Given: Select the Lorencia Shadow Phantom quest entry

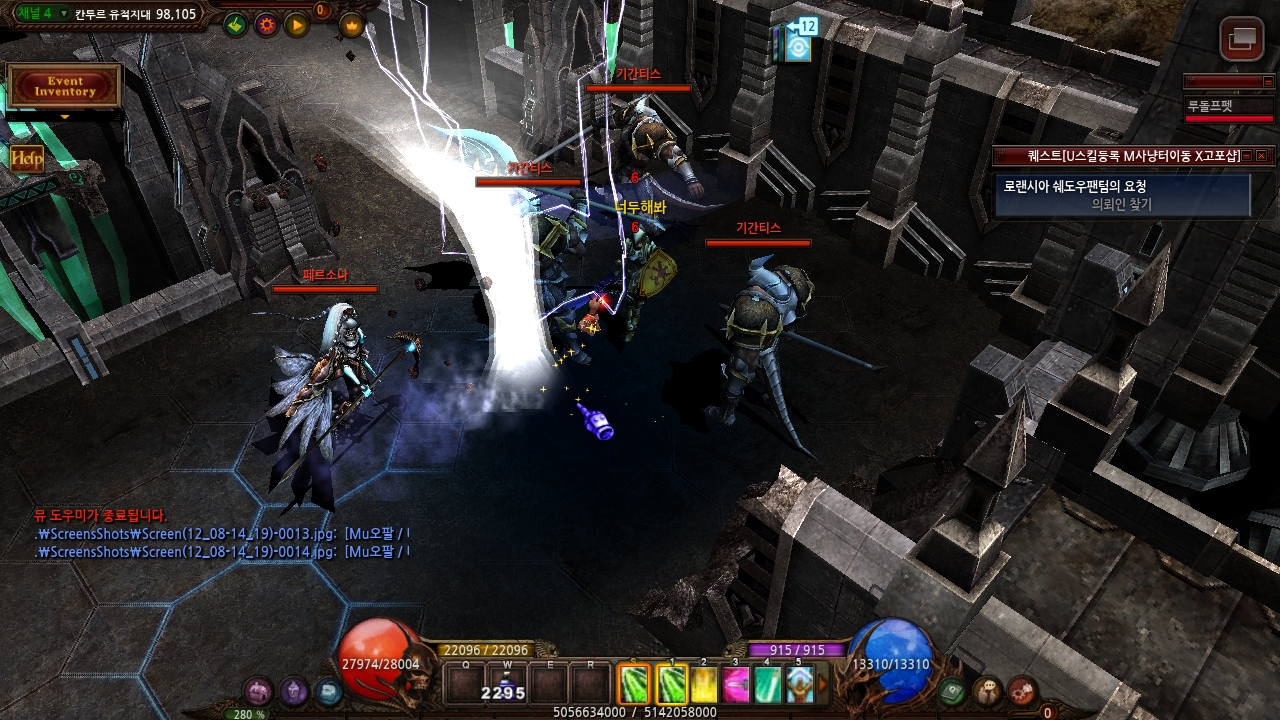Looking at the screenshot, I should point(1122,195).
